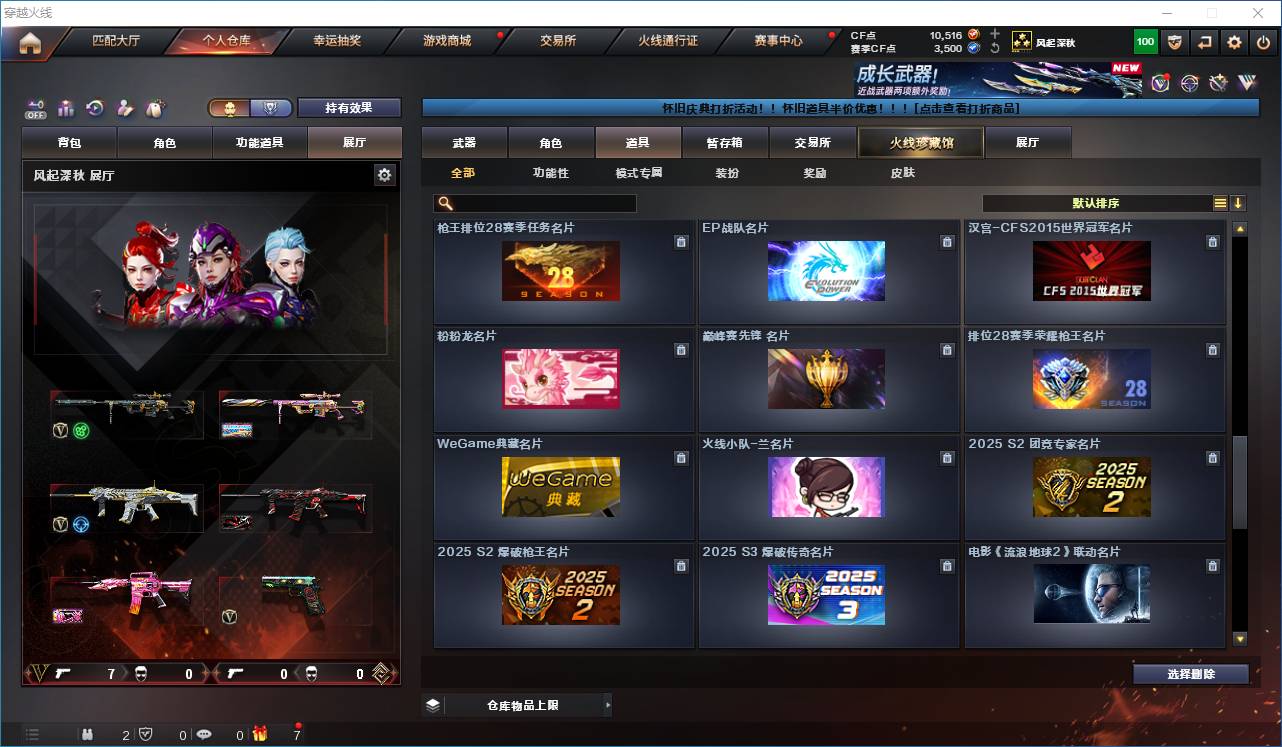Switch to the character side of the segmented toggle
Viewport: 1282px width, 747px height.
229,108
